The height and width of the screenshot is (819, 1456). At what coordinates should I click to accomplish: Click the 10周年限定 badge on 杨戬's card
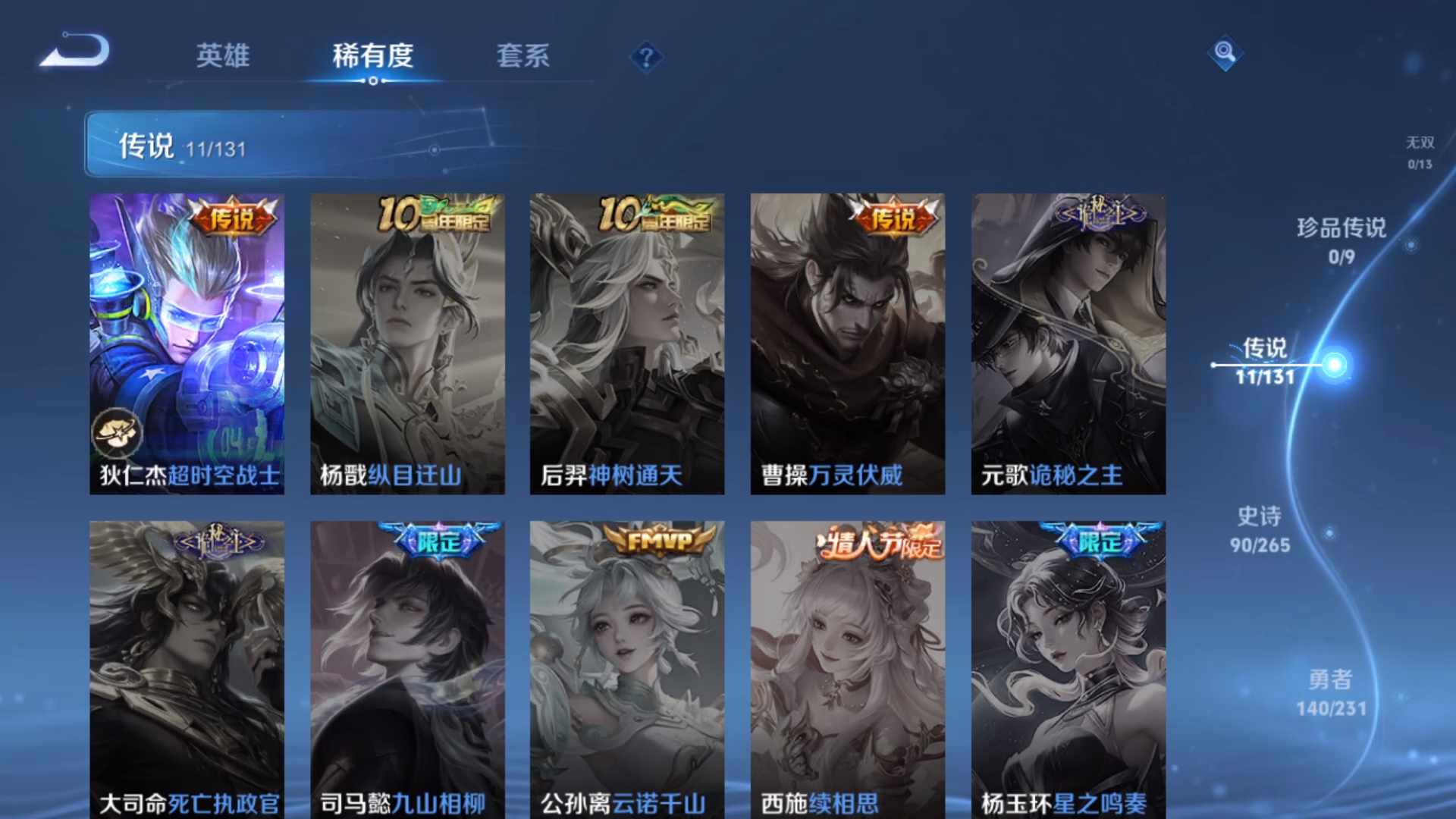[437, 213]
